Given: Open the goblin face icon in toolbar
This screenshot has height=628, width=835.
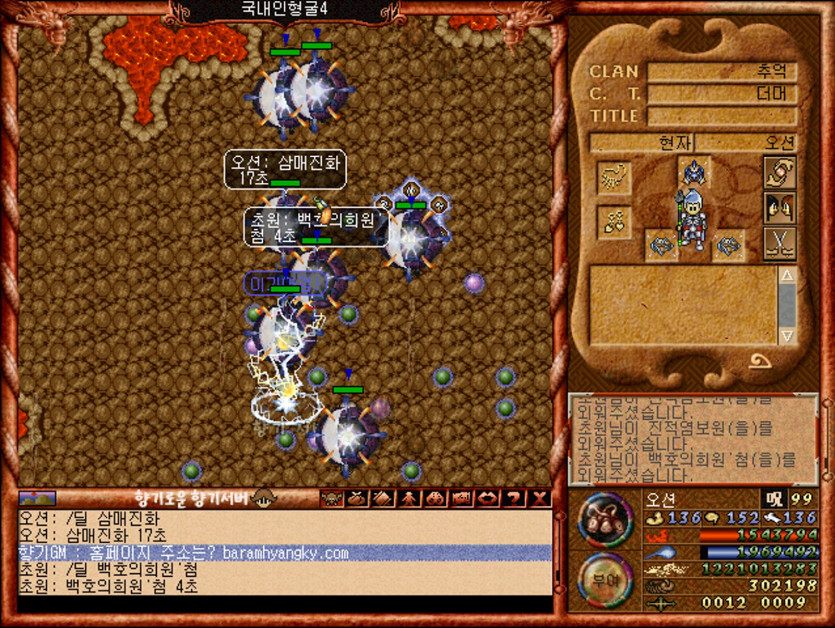Looking at the screenshot, I should 331,498.
